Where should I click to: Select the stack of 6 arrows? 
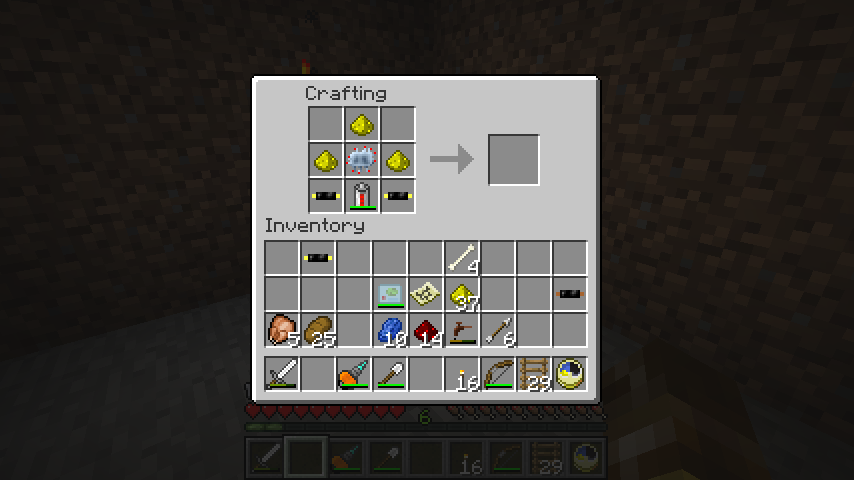(497, 330)
